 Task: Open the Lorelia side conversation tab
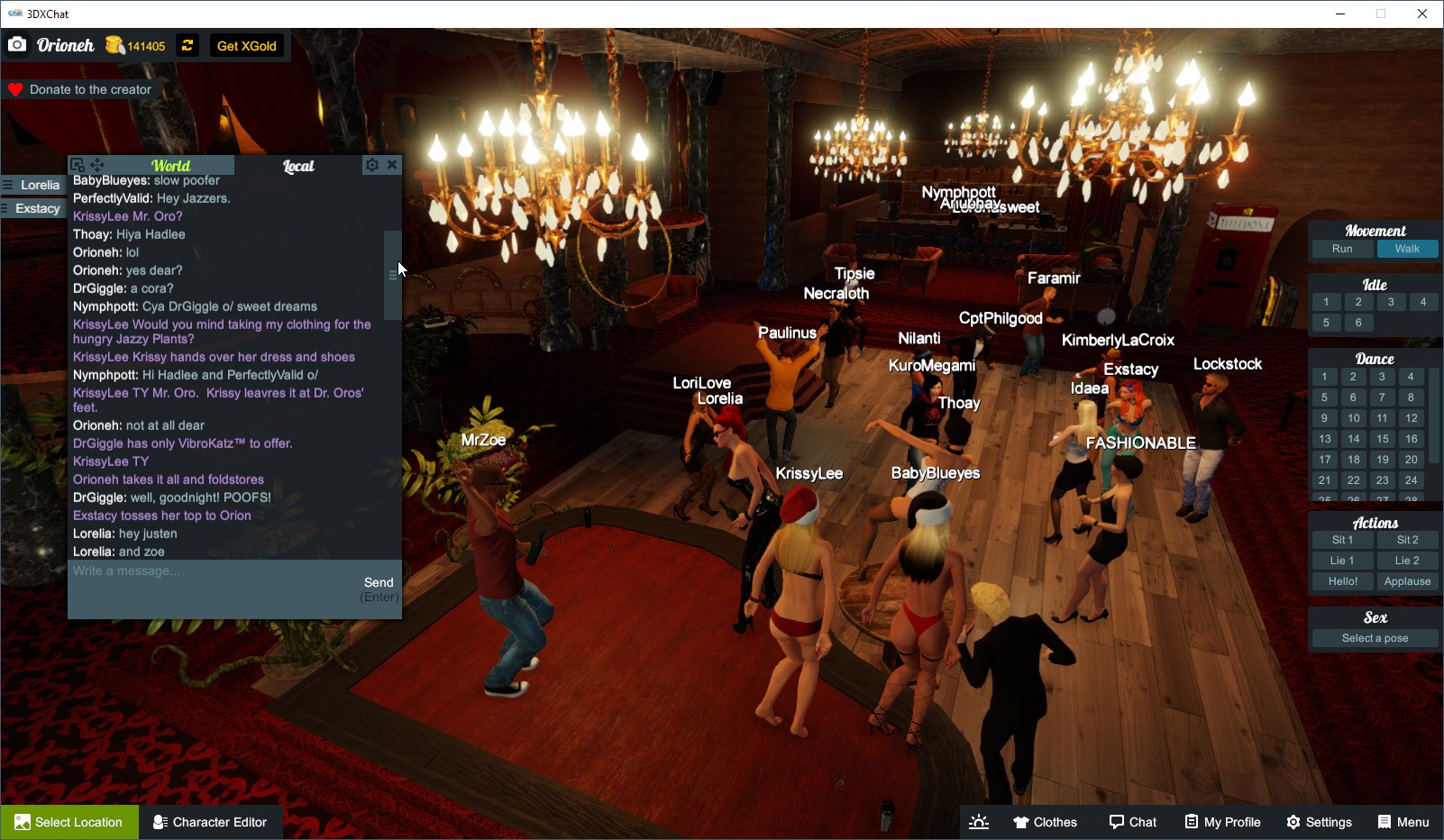click(38, 185)
